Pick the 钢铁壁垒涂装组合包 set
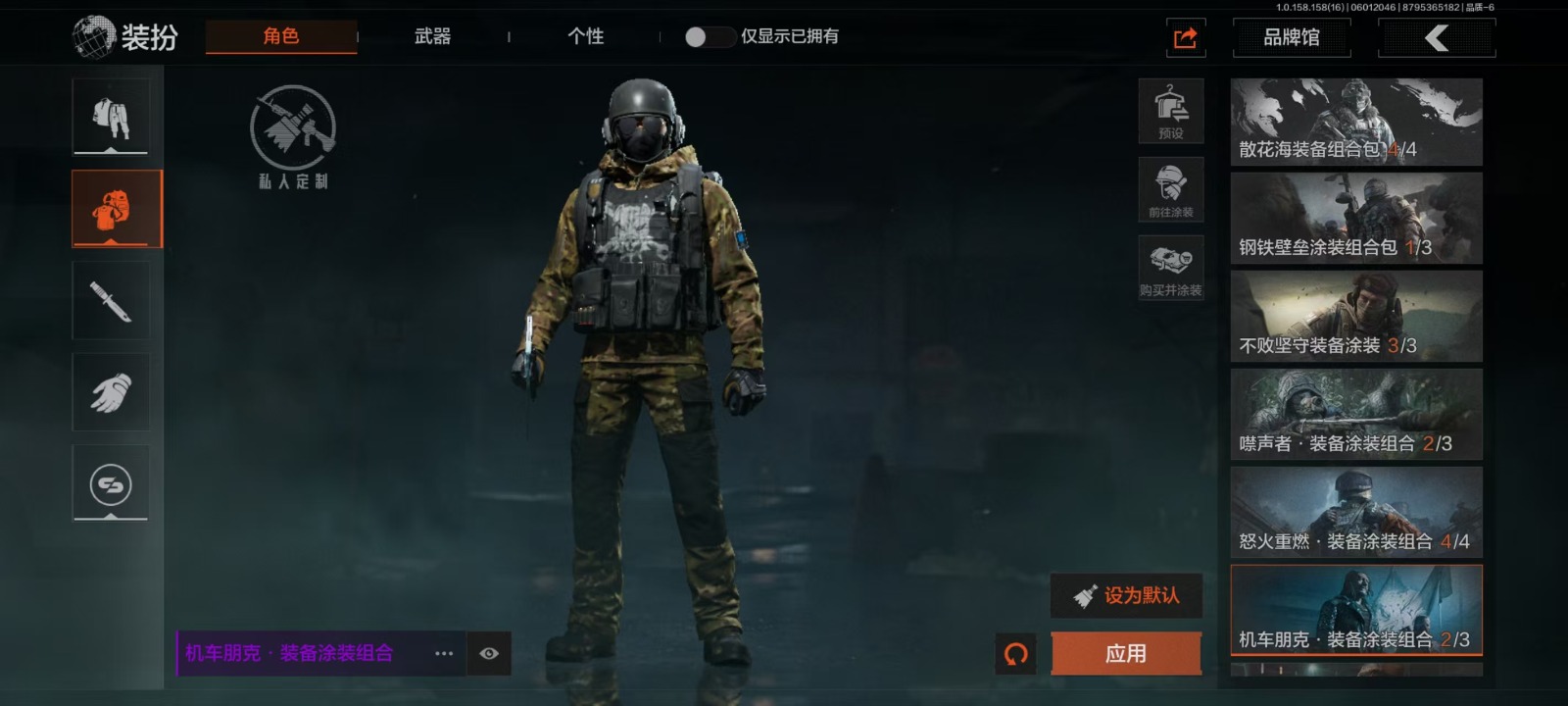Screen dimensions: 1568x706 tap(1356, 219)
